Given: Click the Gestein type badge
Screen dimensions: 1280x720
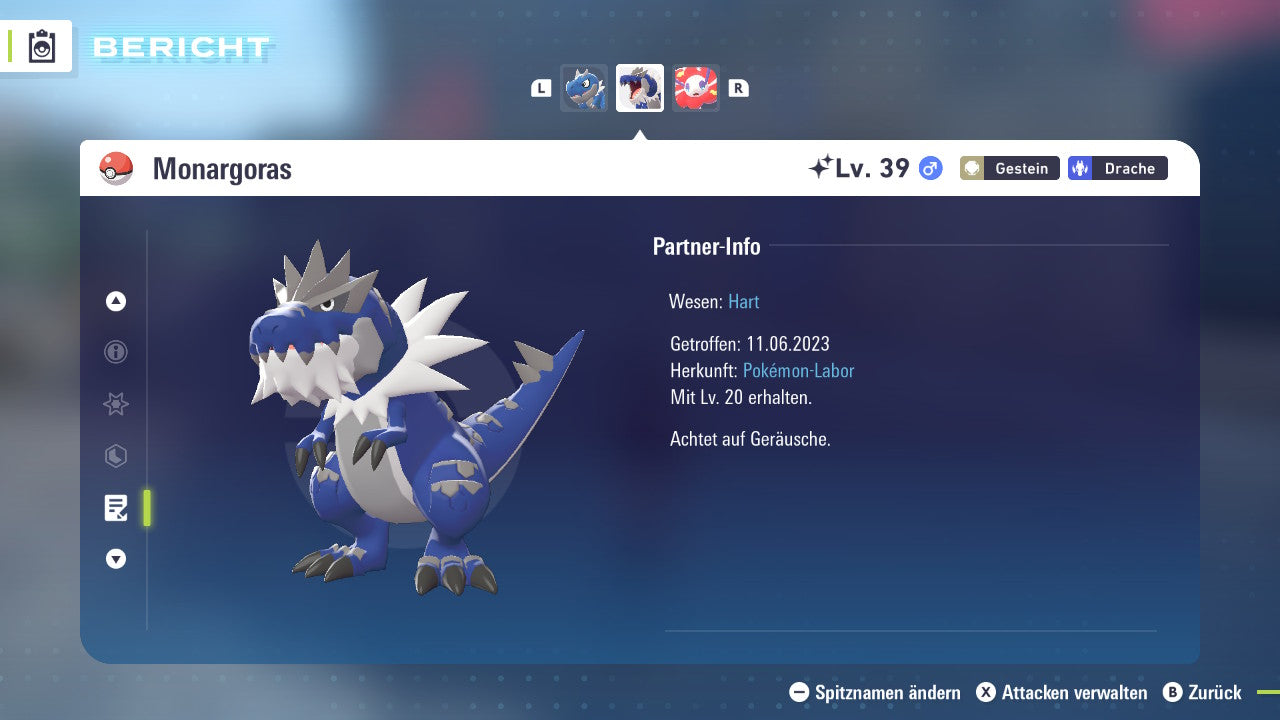Looking at the screenshot, I should (x=1010, y=168).
